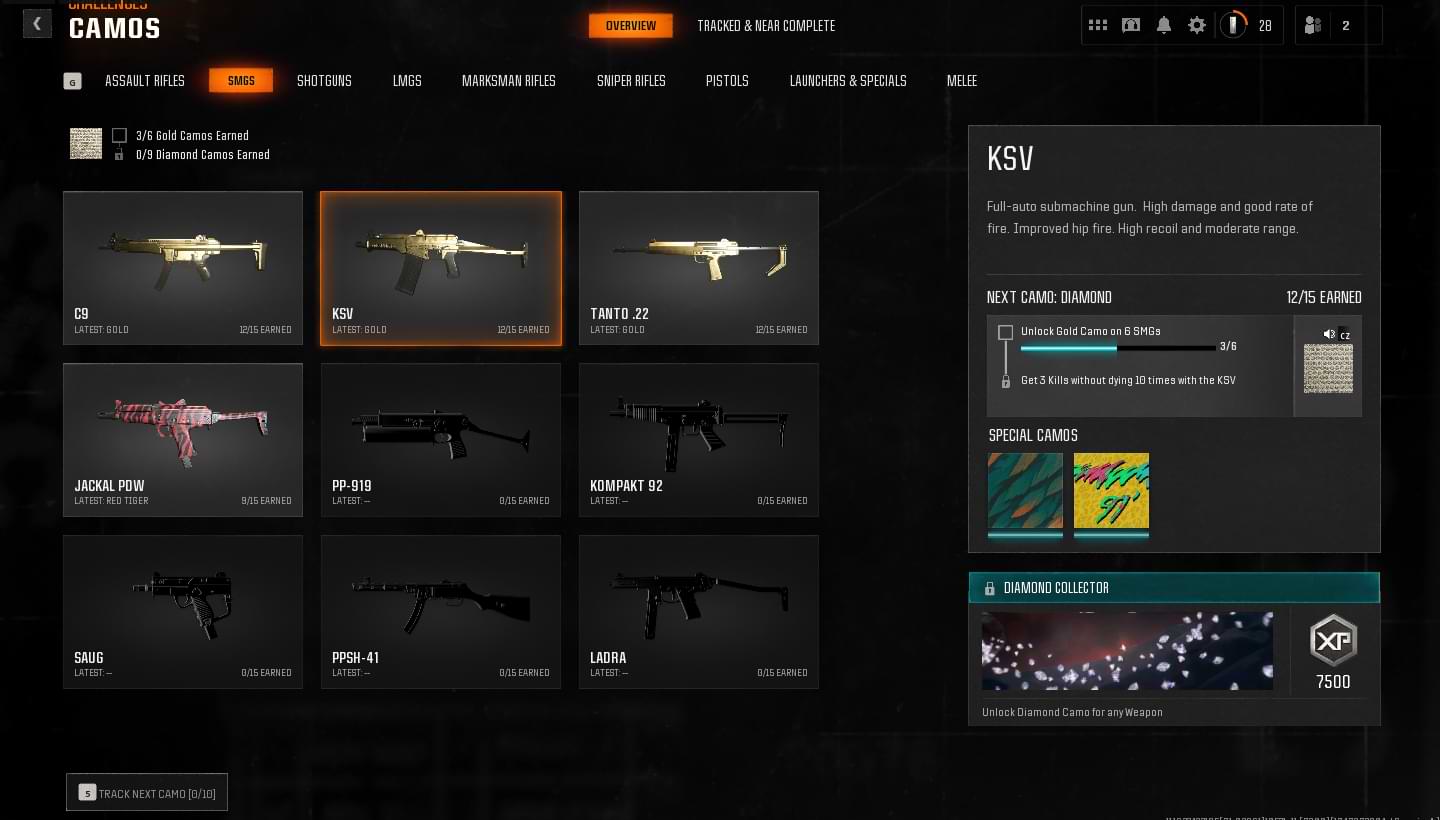Click Track Next Camo button
The image size is (1440, 820).
147,793
